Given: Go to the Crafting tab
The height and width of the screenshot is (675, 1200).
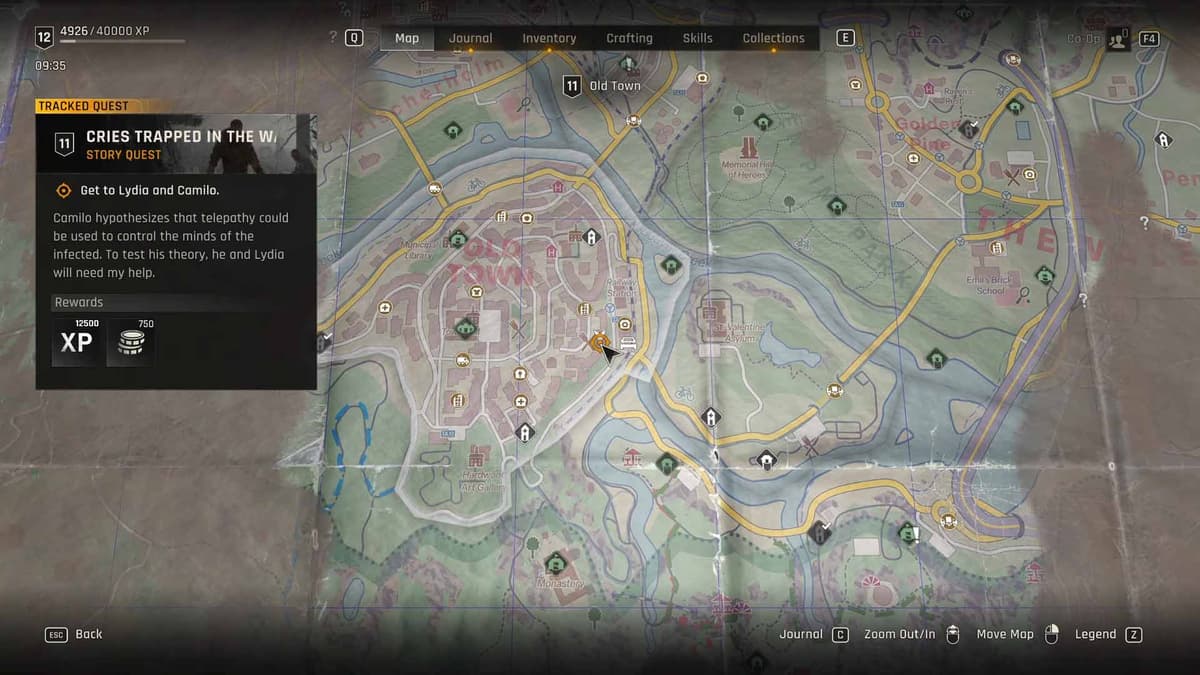Looking at the screenshot, I should coord(629,38).
